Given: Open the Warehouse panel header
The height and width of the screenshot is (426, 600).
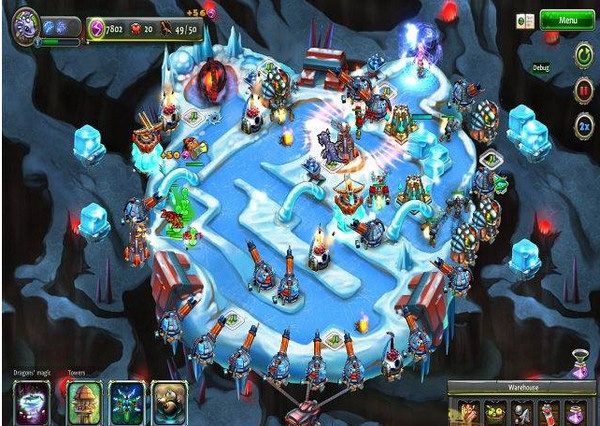Looking at the screenshot, I should [521, 388].
